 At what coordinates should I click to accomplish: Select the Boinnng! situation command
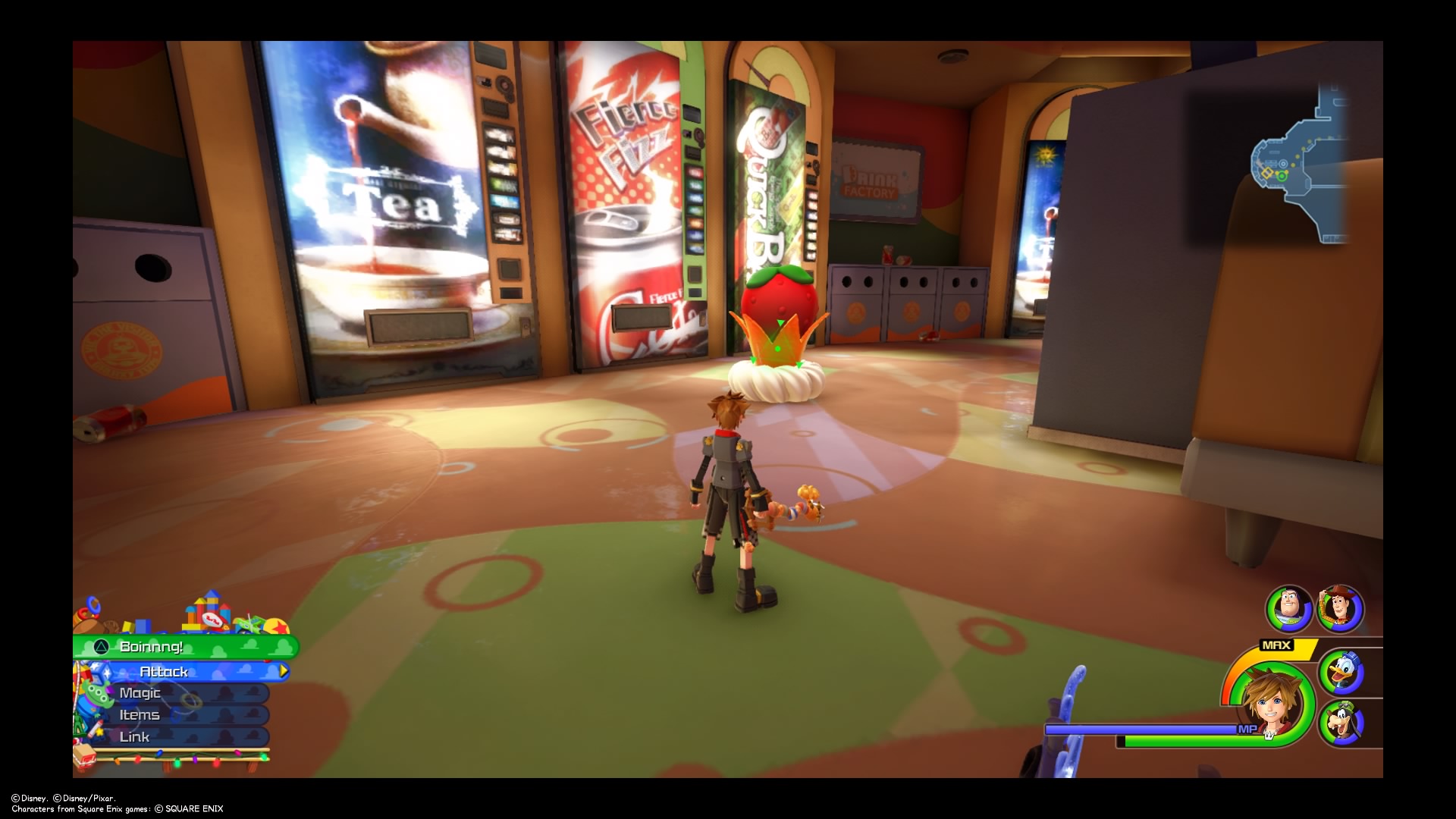(186, 647)
